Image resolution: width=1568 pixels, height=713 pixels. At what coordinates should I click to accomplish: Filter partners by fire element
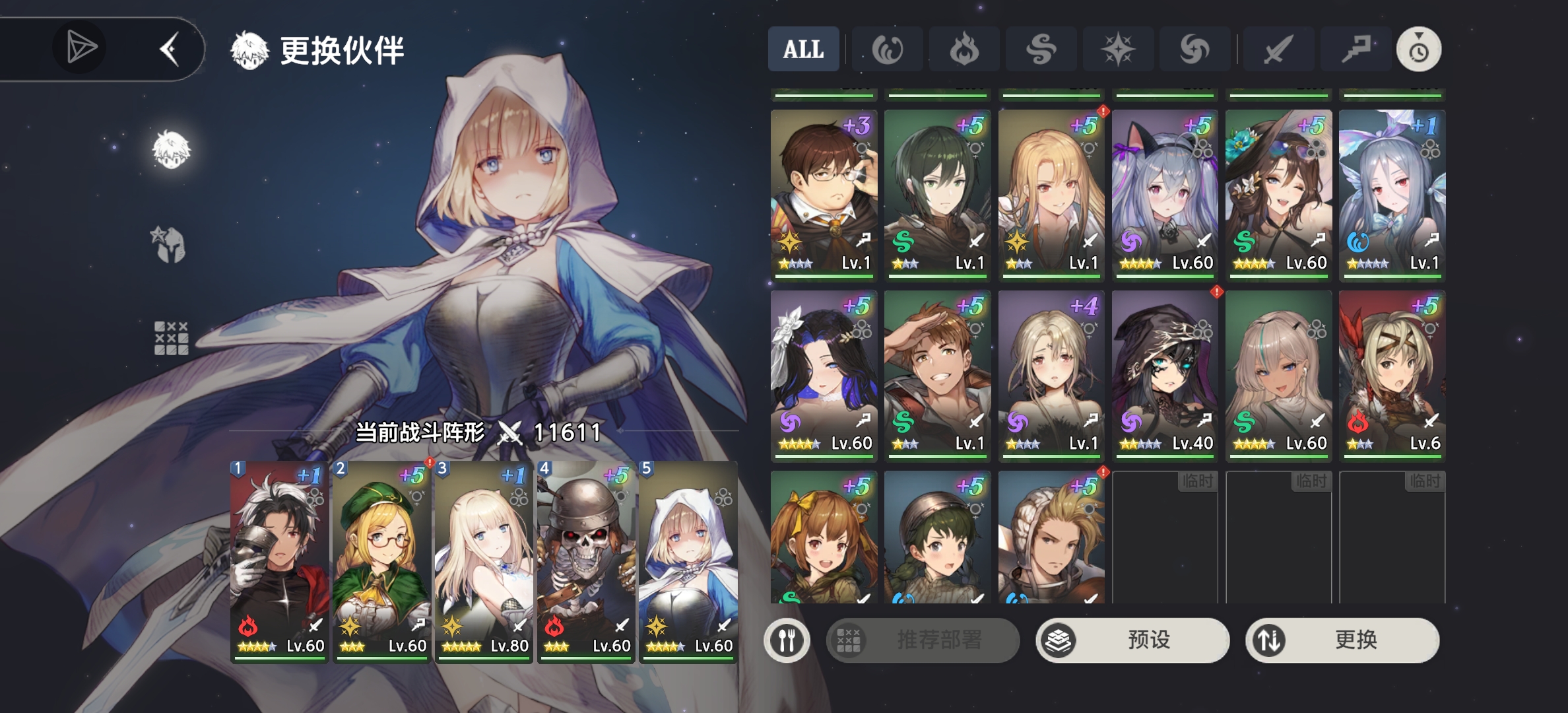click(964, 49)
